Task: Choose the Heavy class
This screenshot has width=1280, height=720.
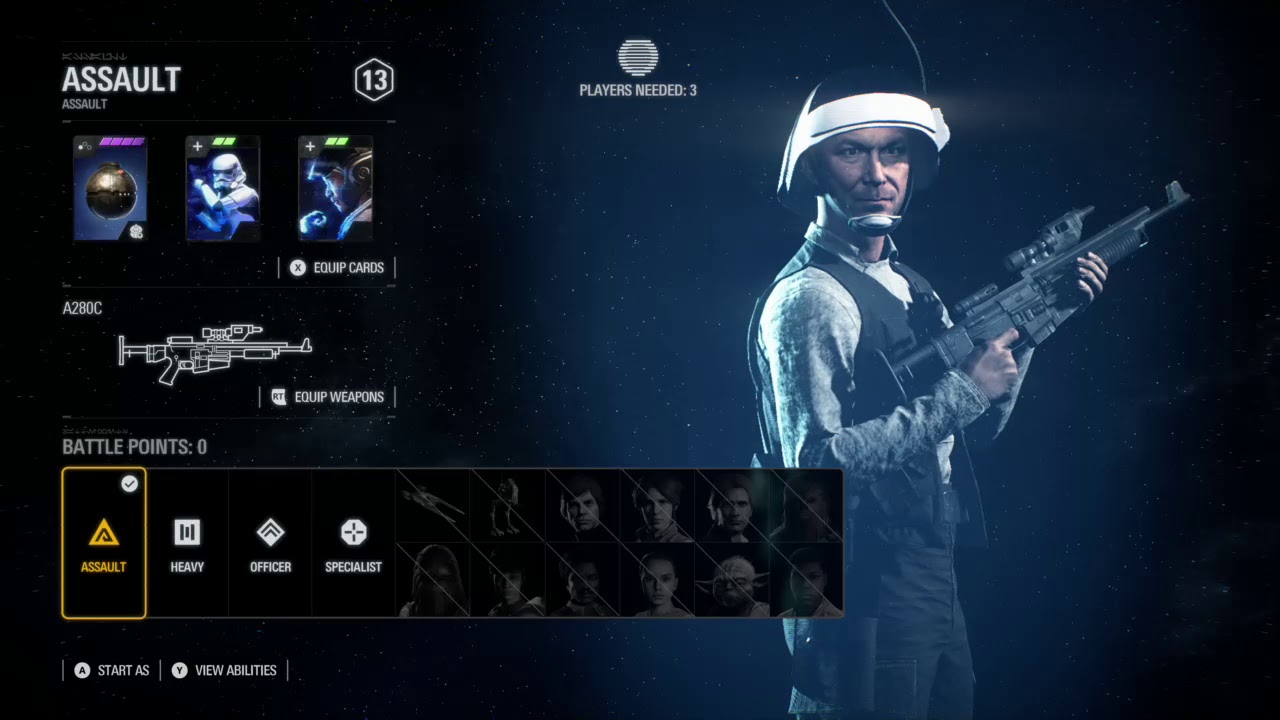Action: pyautogui.click(x=187, y=543)
